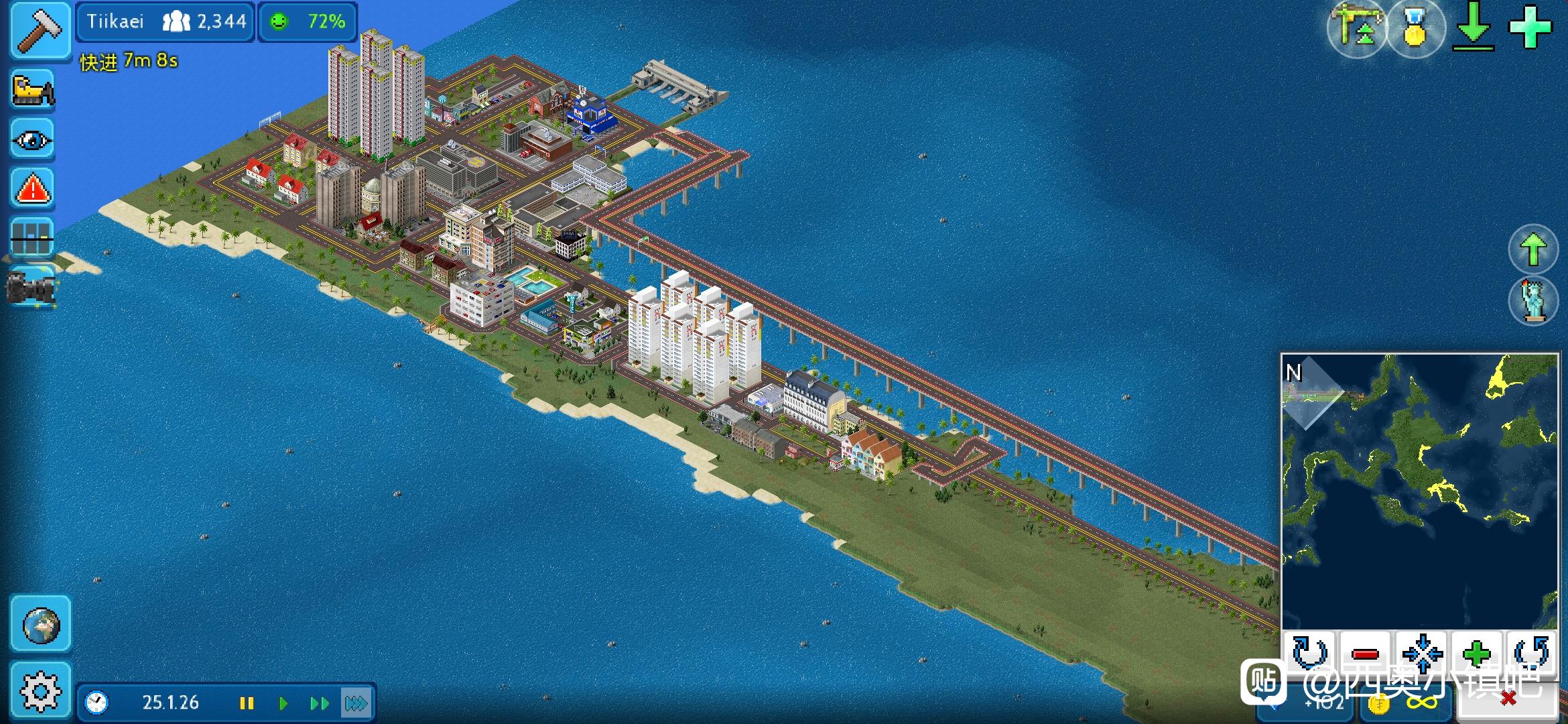
Task: Open the globe region view
Action: click(40, 625)
